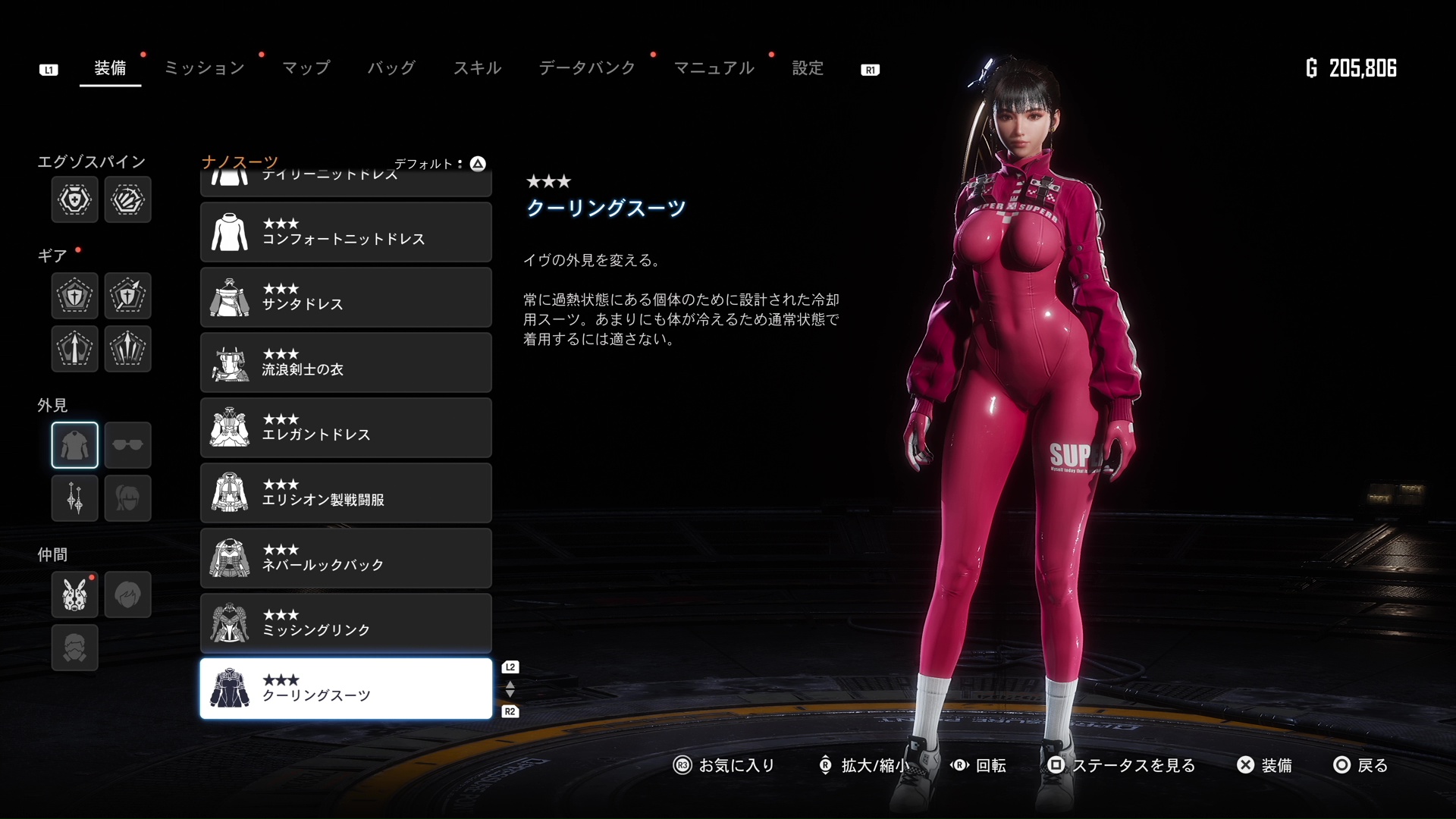The width and height of the screenshot is (1456, 819).
Task: Click the L2 page-up chevron
Action: pos(510,667)
